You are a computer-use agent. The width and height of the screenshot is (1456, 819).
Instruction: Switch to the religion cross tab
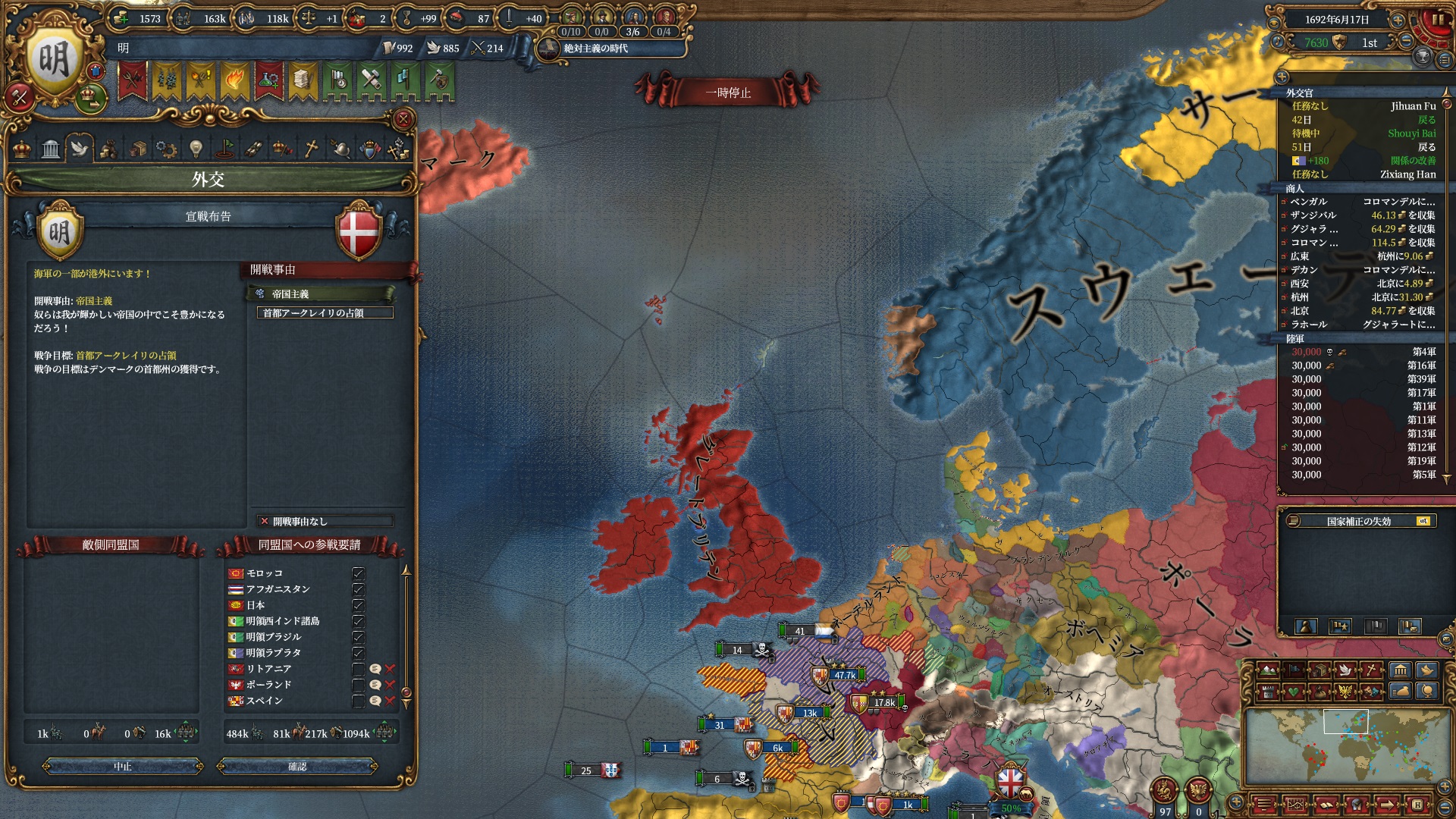tap(311, 149)
